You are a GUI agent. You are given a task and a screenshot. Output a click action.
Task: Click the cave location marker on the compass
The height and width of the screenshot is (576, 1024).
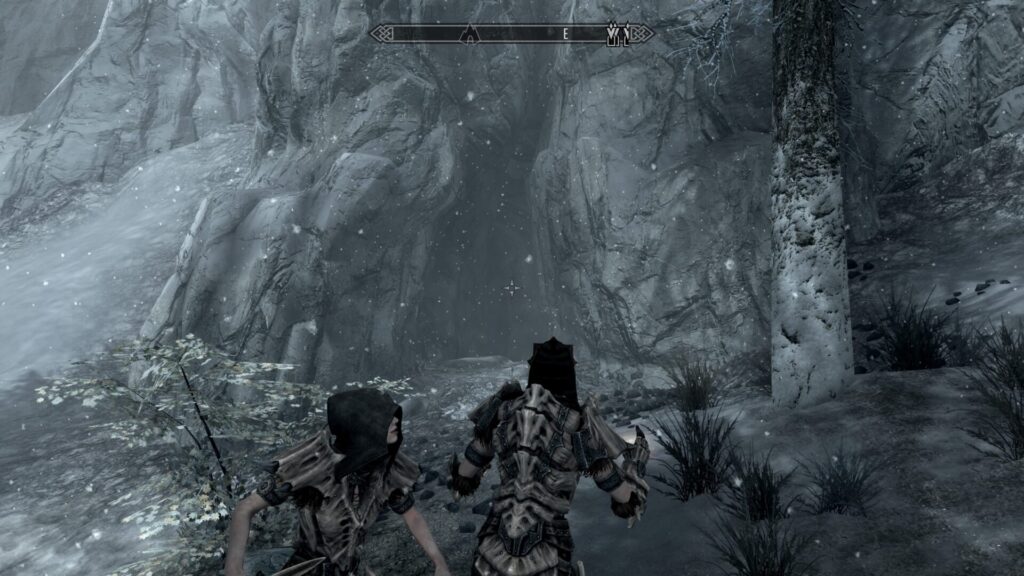(469, 34)
